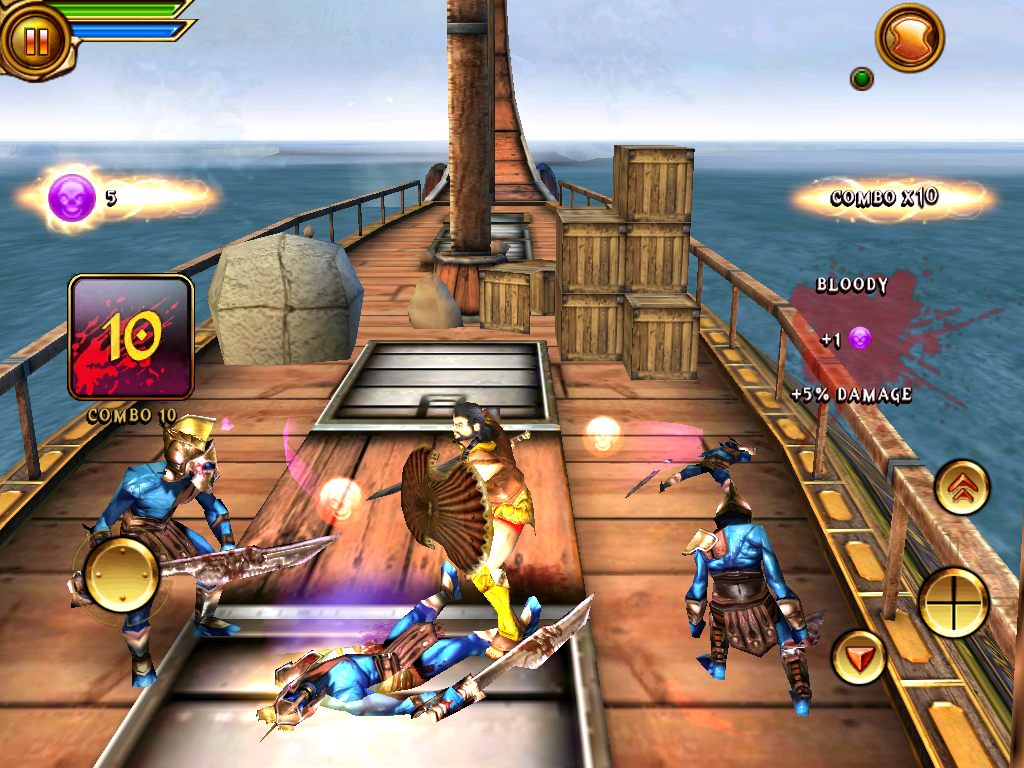
Task: Tap the double up-chevron action button
Action: click(962, 489)
